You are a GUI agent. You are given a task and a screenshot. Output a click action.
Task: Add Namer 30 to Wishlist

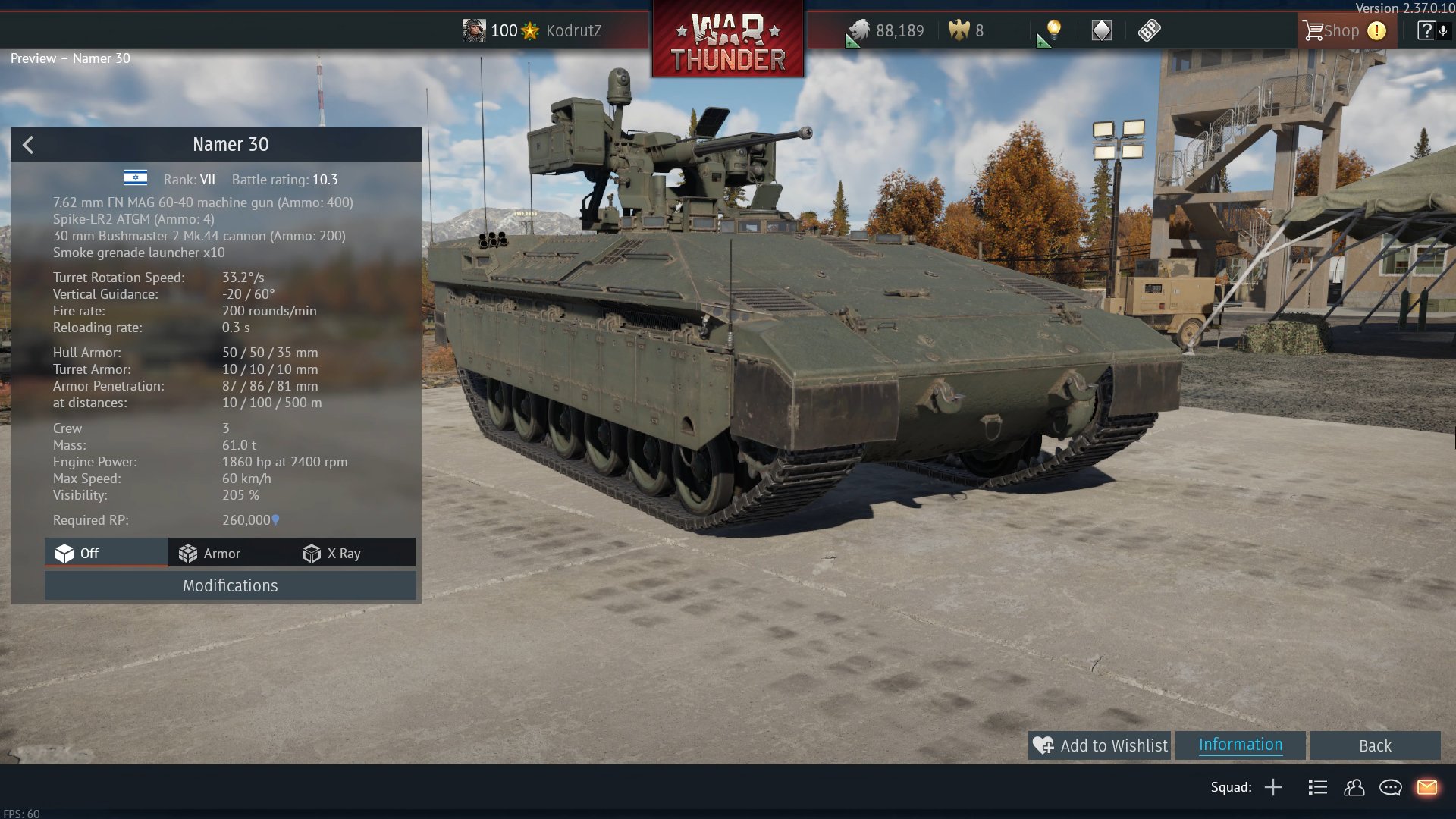point(1100,745)
